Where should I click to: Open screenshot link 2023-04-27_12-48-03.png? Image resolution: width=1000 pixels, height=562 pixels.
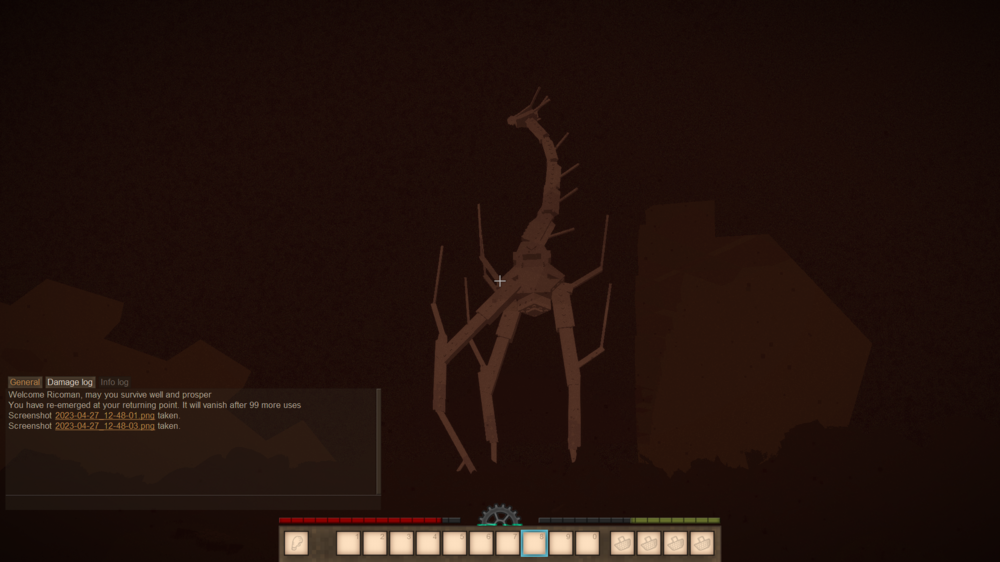[x=104, y=426]
